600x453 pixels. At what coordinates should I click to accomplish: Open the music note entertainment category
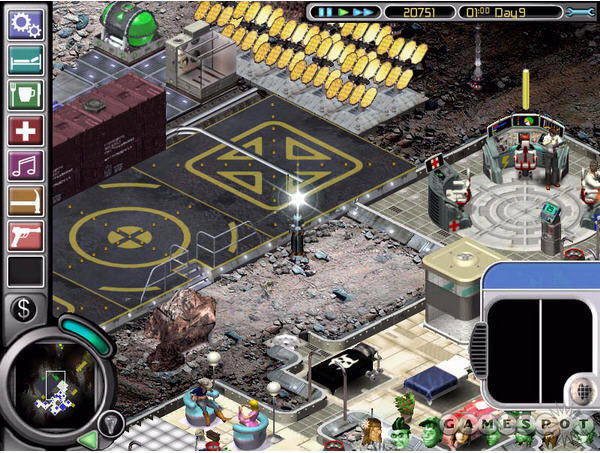25,165
